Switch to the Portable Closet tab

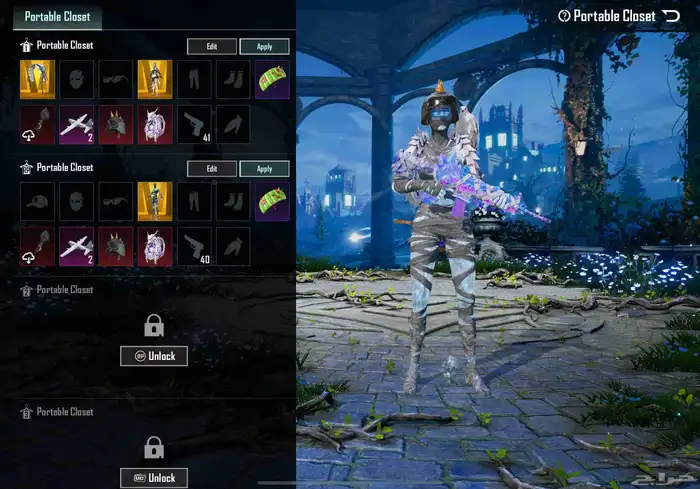click(56, 16)
